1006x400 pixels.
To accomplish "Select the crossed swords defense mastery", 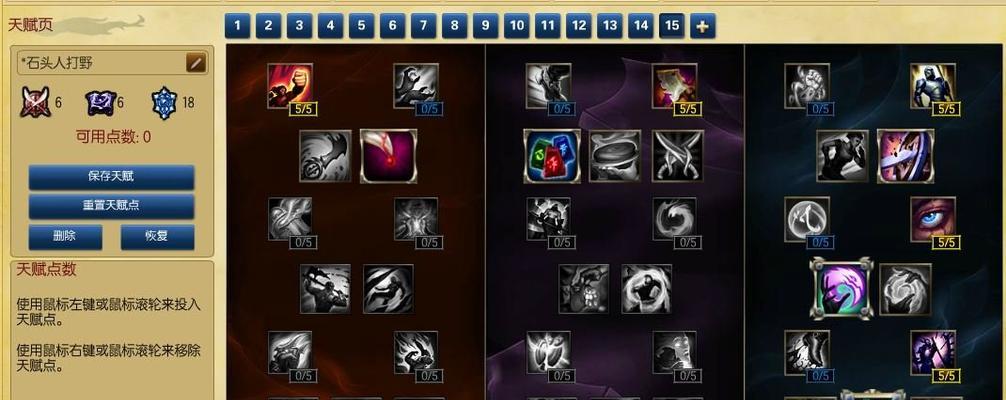I will click(678, 155).
